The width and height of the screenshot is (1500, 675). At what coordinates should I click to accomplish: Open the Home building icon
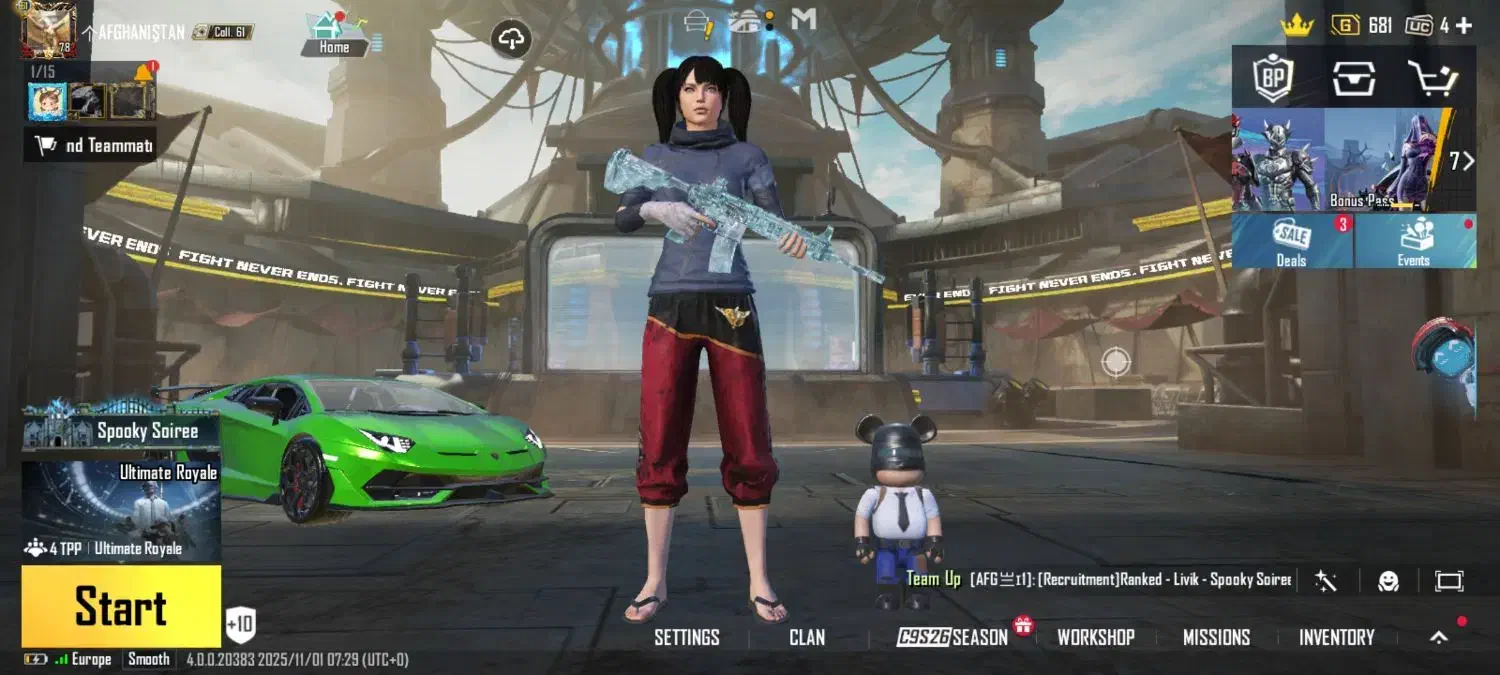click(x=335, y=33)
